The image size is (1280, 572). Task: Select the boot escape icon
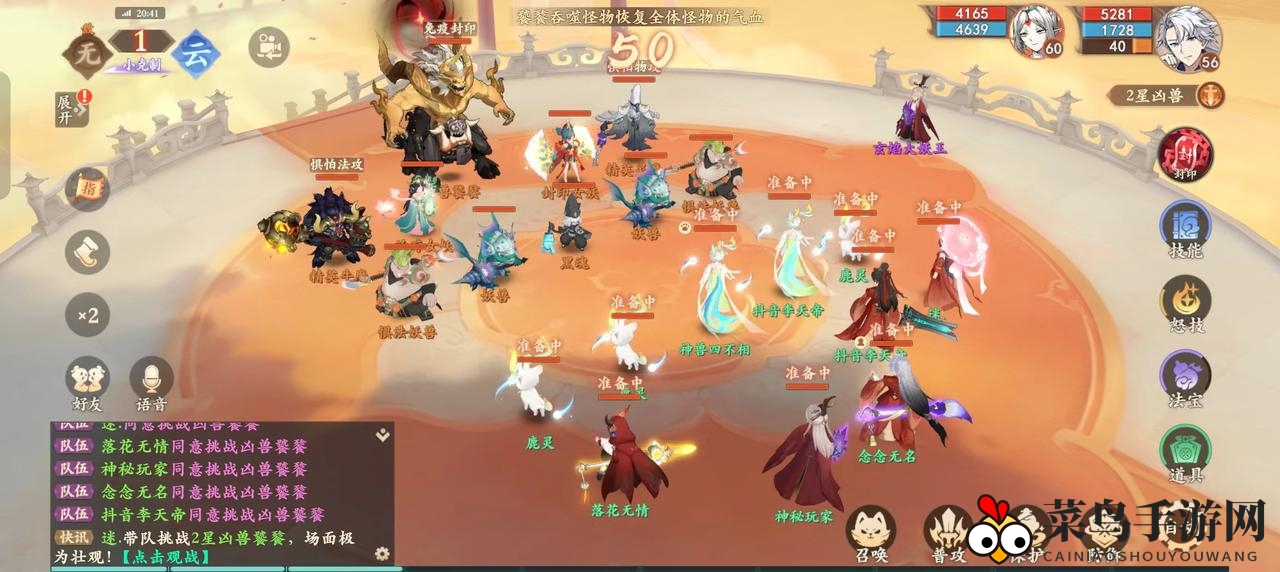click(x=87, y=252)
